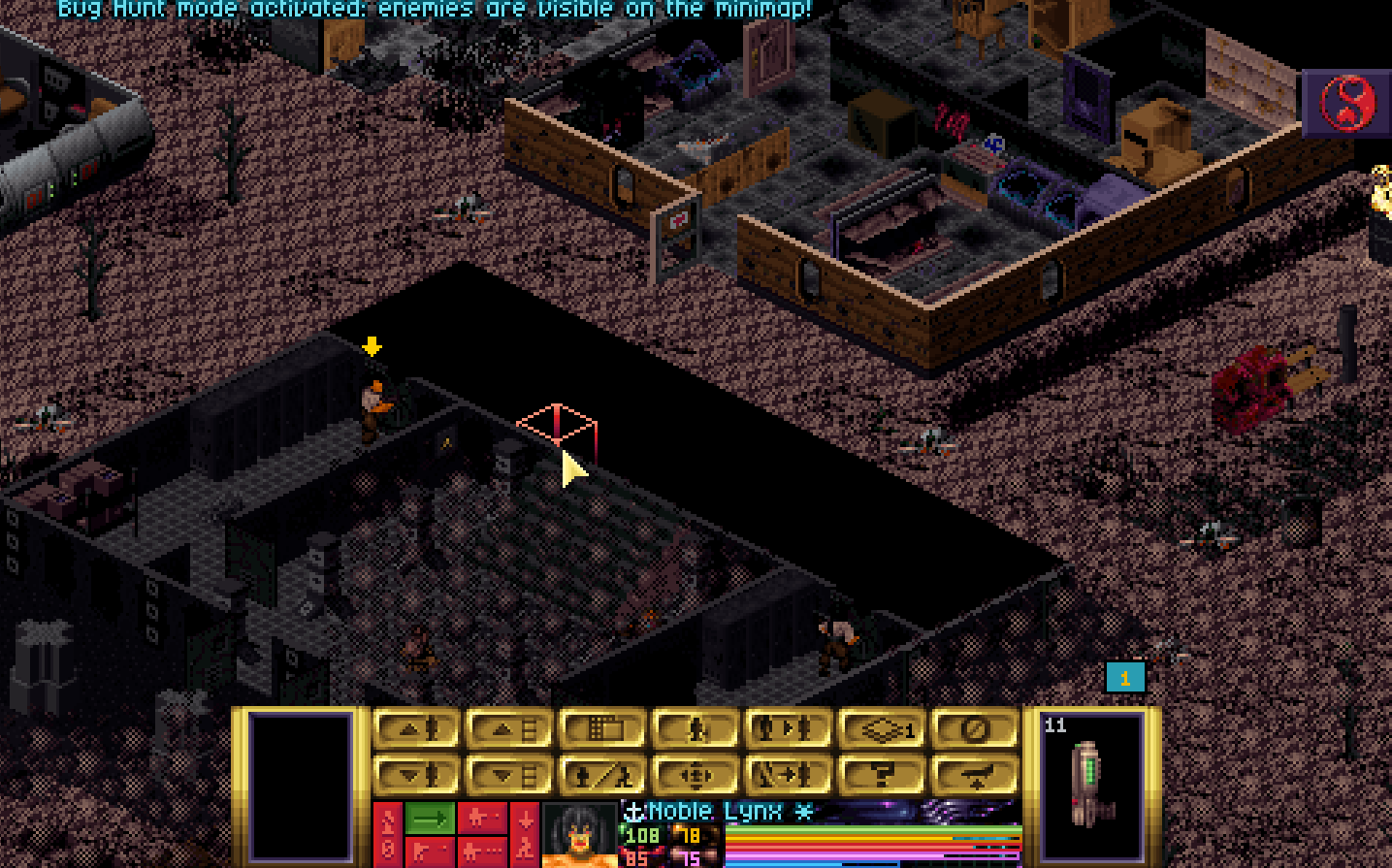Open Noble Lynx's portrait for unit stats

click(579, 835)
